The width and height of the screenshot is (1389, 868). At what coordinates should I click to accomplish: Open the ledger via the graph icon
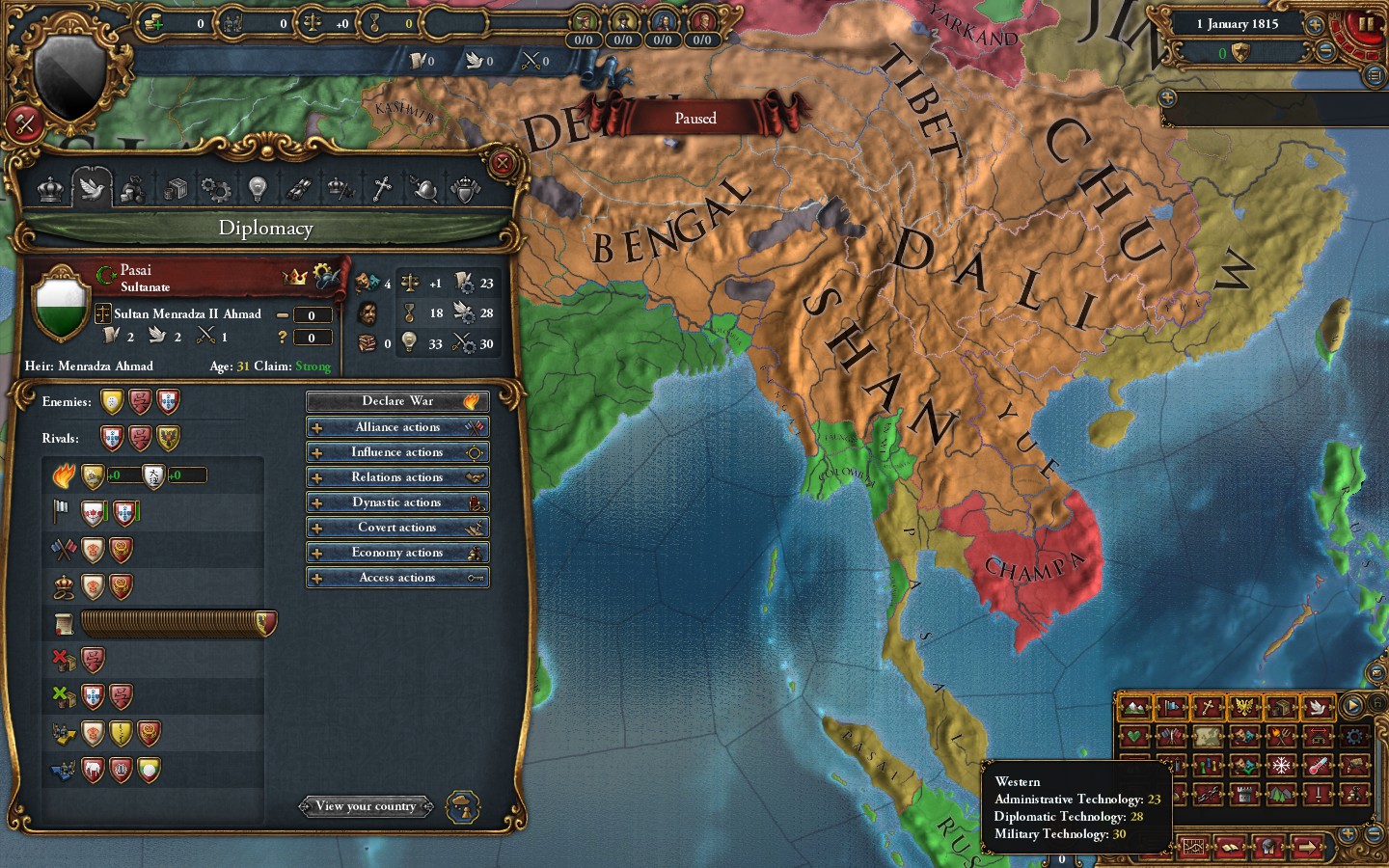tap(1193, 847)
